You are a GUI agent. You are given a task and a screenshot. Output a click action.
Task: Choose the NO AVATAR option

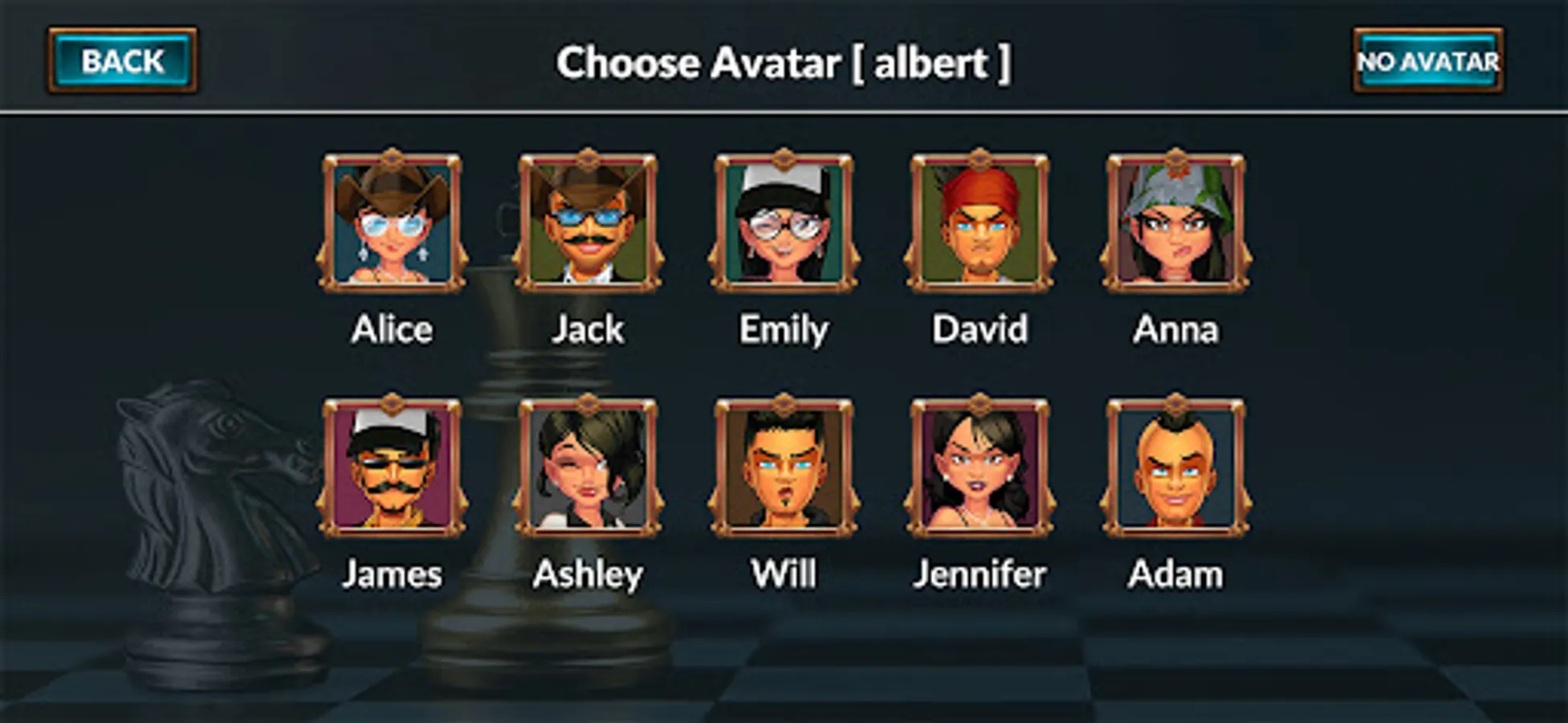click(1427, 60)
